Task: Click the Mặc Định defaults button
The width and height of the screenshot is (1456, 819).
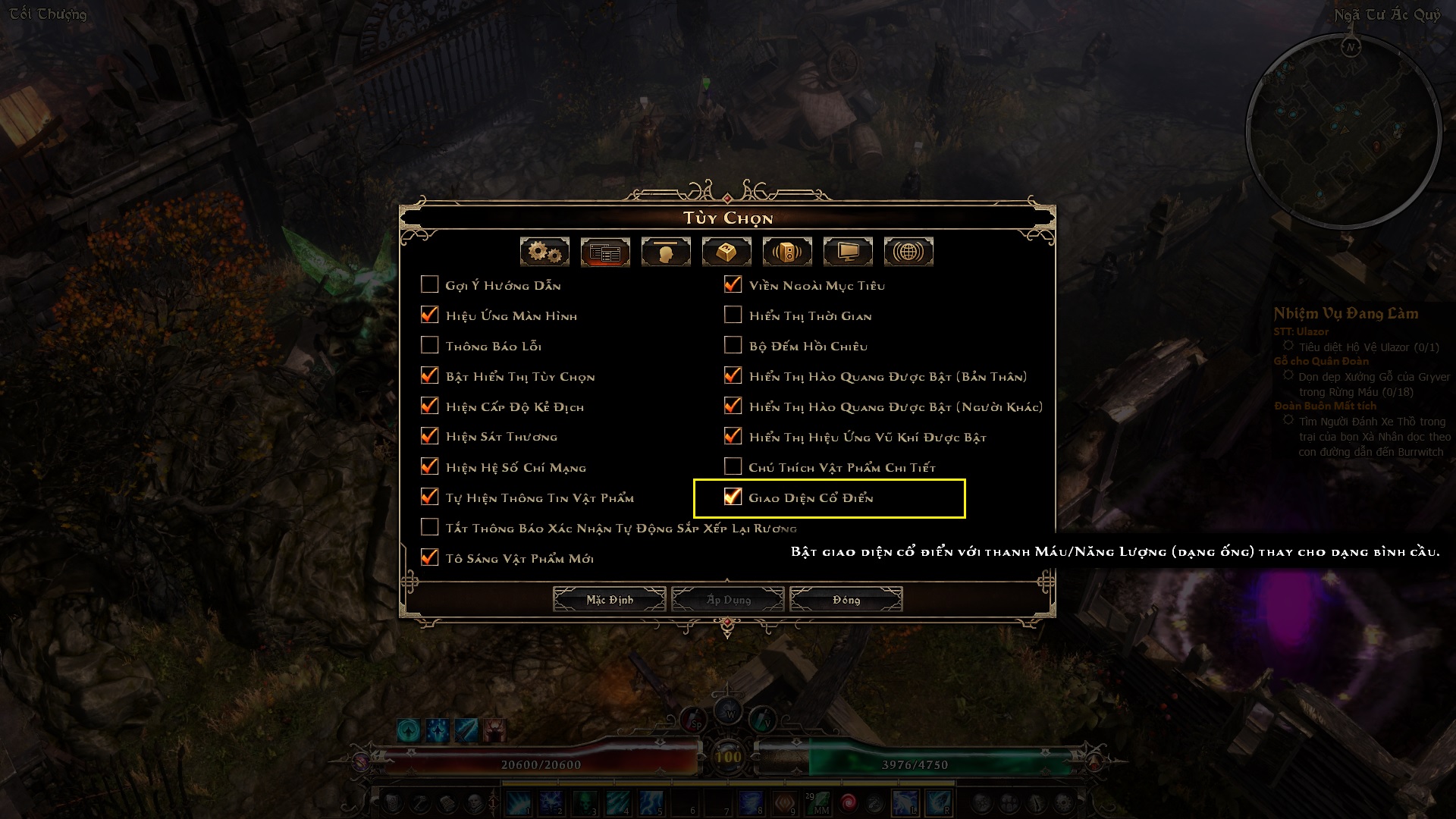Action: pos(610,600)
